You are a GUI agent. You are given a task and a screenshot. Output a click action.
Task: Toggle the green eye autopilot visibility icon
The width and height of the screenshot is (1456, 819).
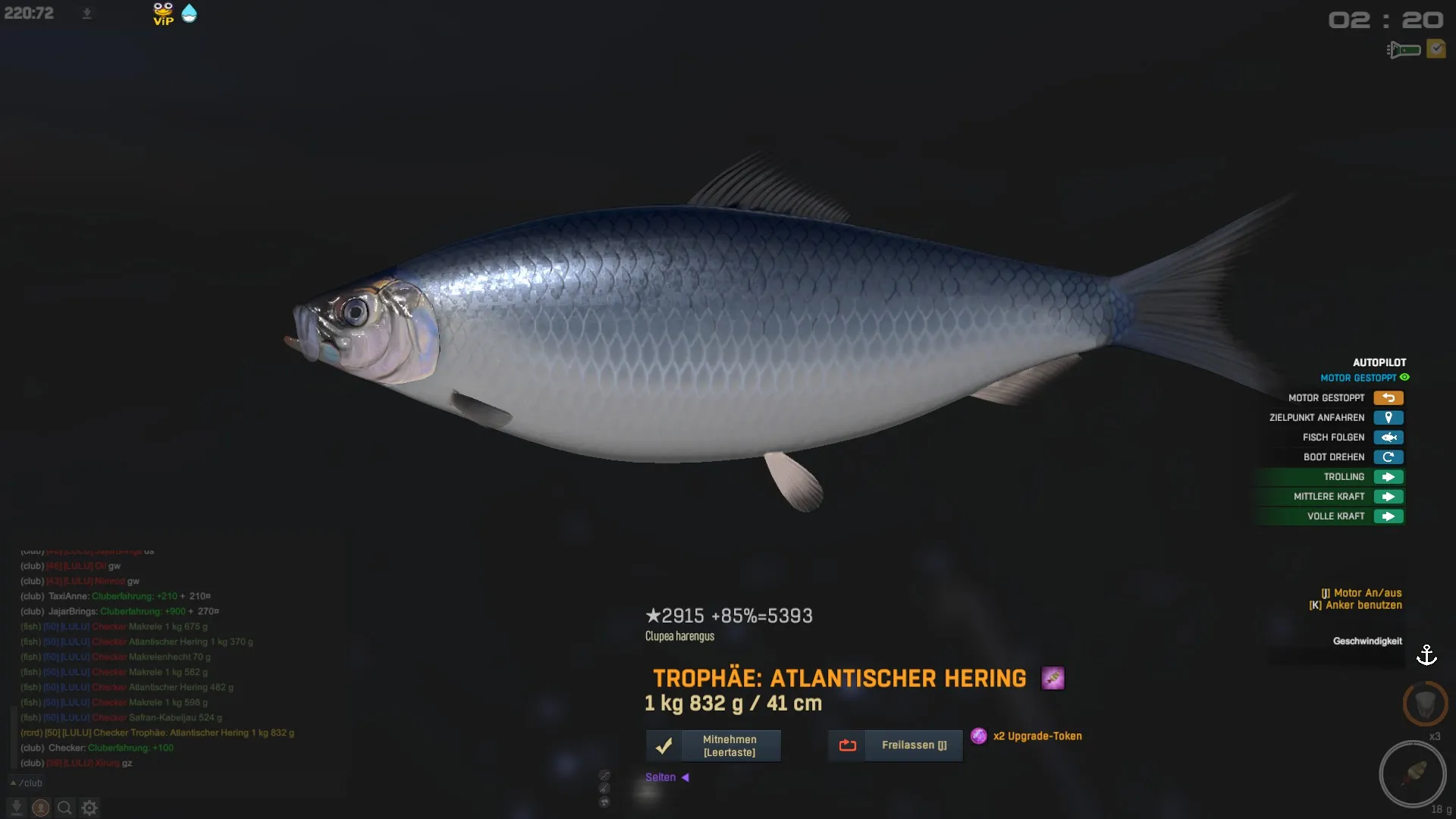point(1404,378)
